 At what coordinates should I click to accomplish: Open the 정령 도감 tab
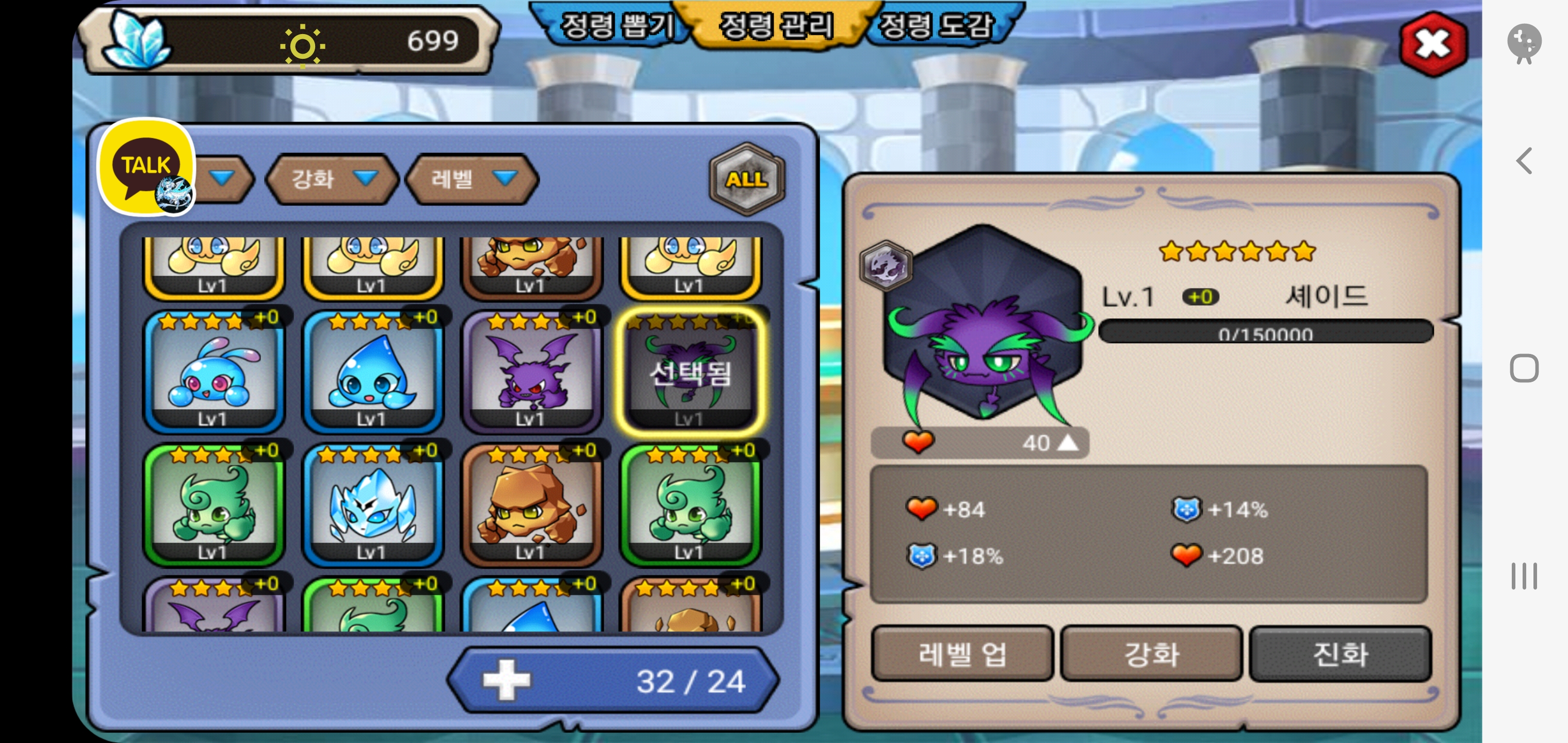(936, 26)
